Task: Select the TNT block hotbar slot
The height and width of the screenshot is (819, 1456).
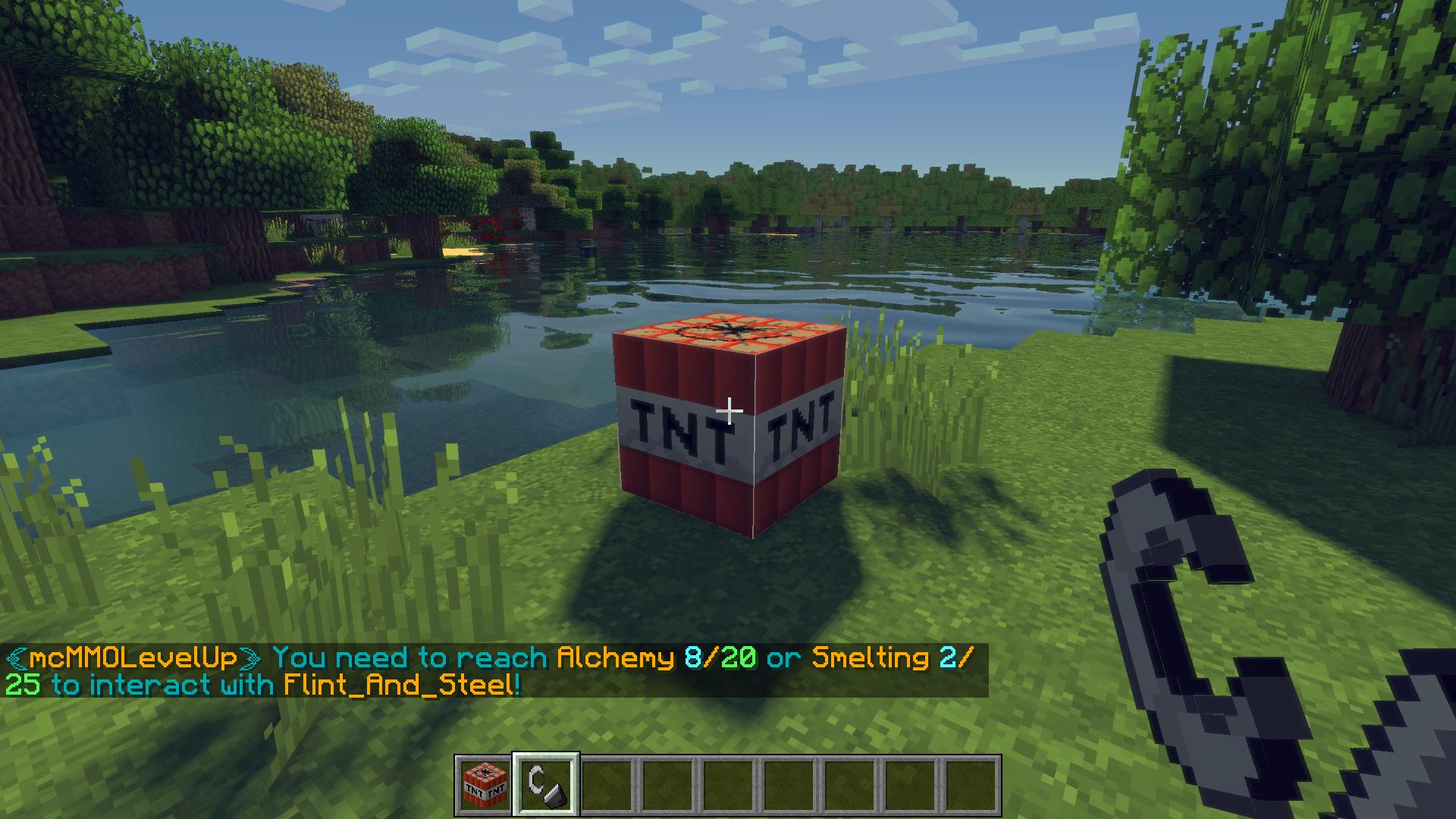Action: (x=485, y=786)
